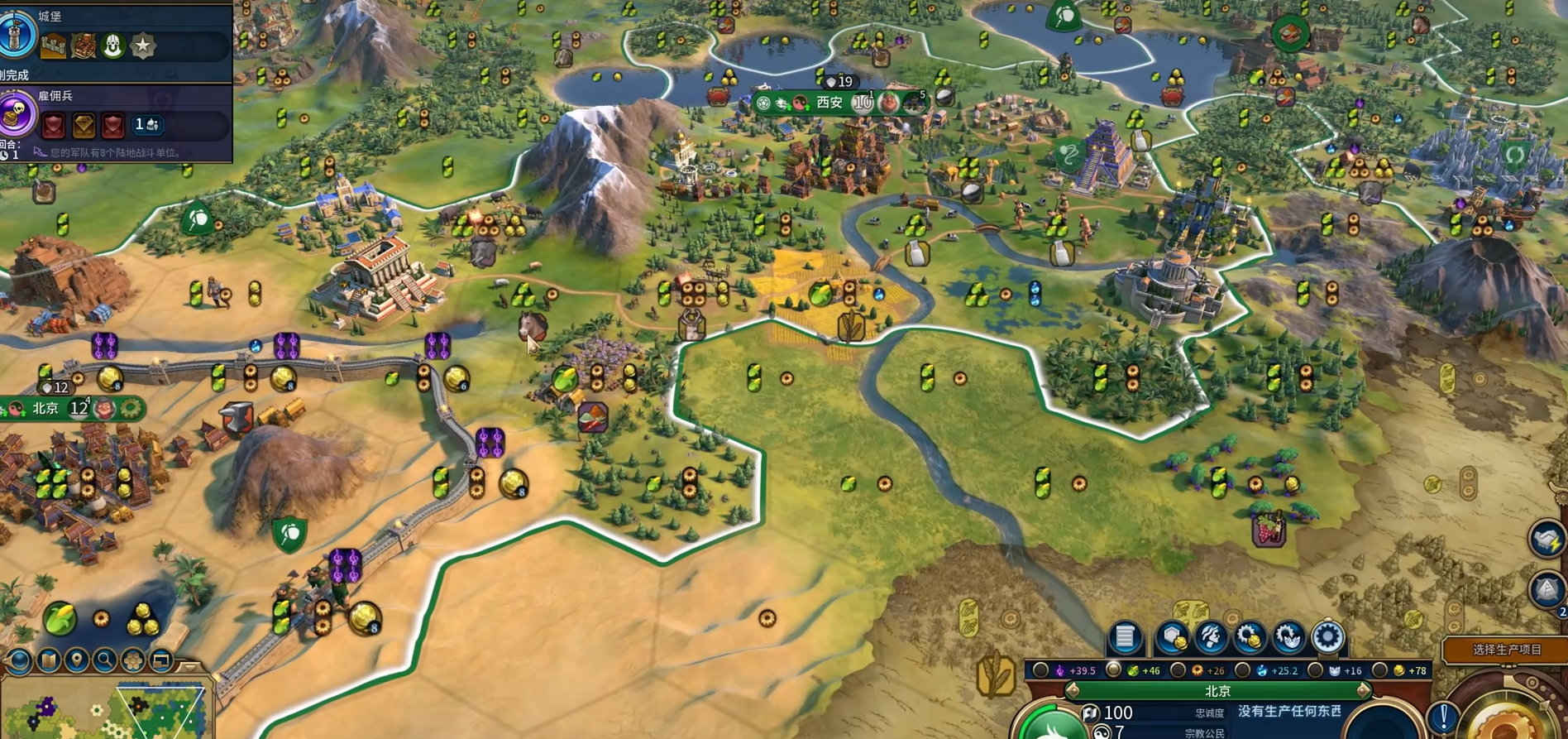This screenshot has width=1568, height=739.
Task: Open the gear production queue icon
Action: coord(1327,637)
